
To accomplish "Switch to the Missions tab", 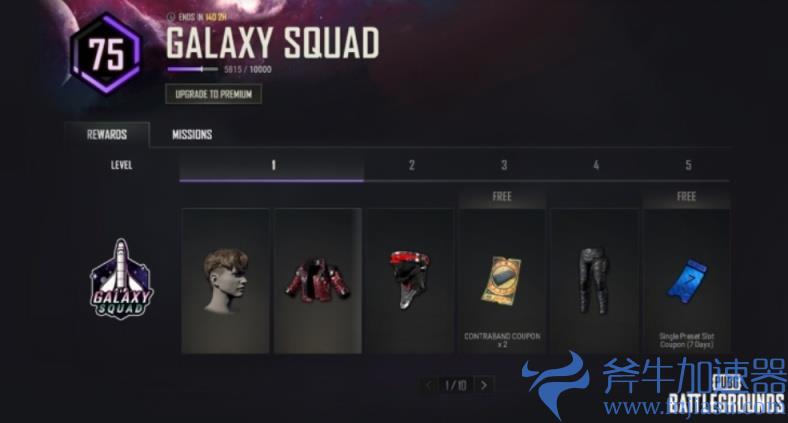I will (x=191, y=135).
